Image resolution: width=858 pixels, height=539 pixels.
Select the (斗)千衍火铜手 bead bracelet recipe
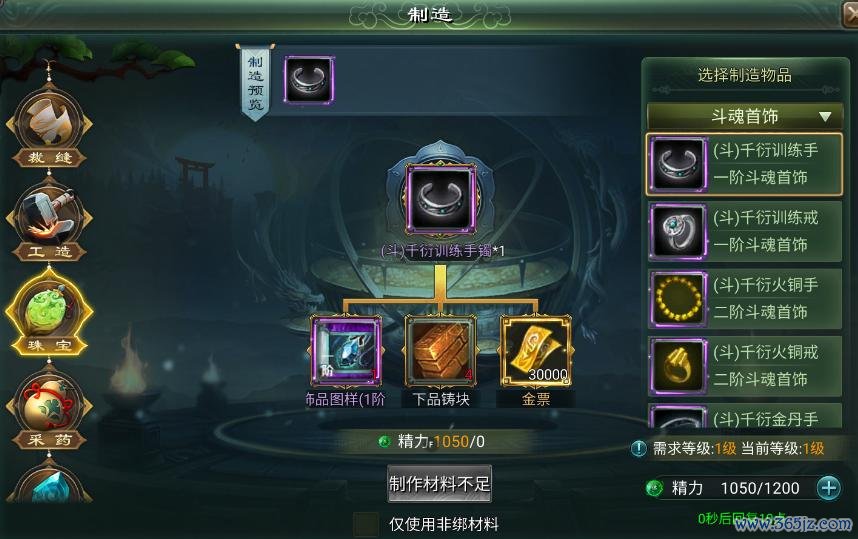(x=744, y=298)
